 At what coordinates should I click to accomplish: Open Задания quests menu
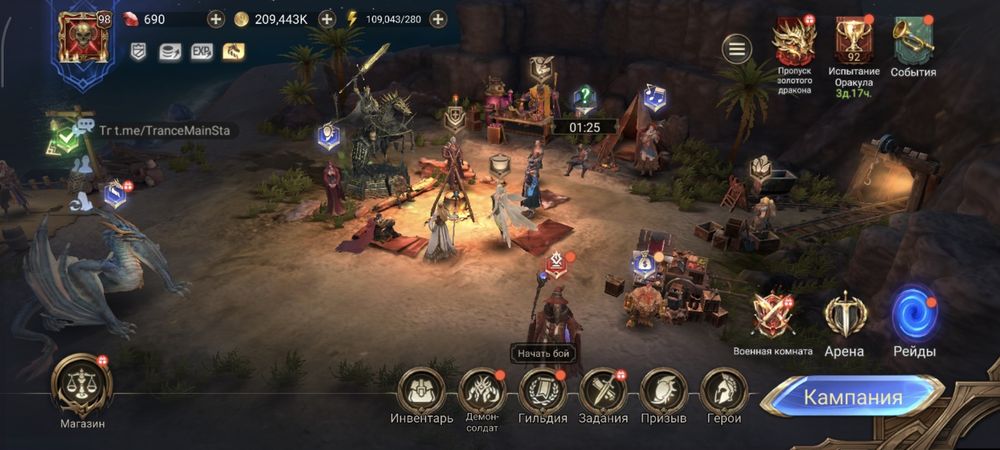(x=603, y=388)
